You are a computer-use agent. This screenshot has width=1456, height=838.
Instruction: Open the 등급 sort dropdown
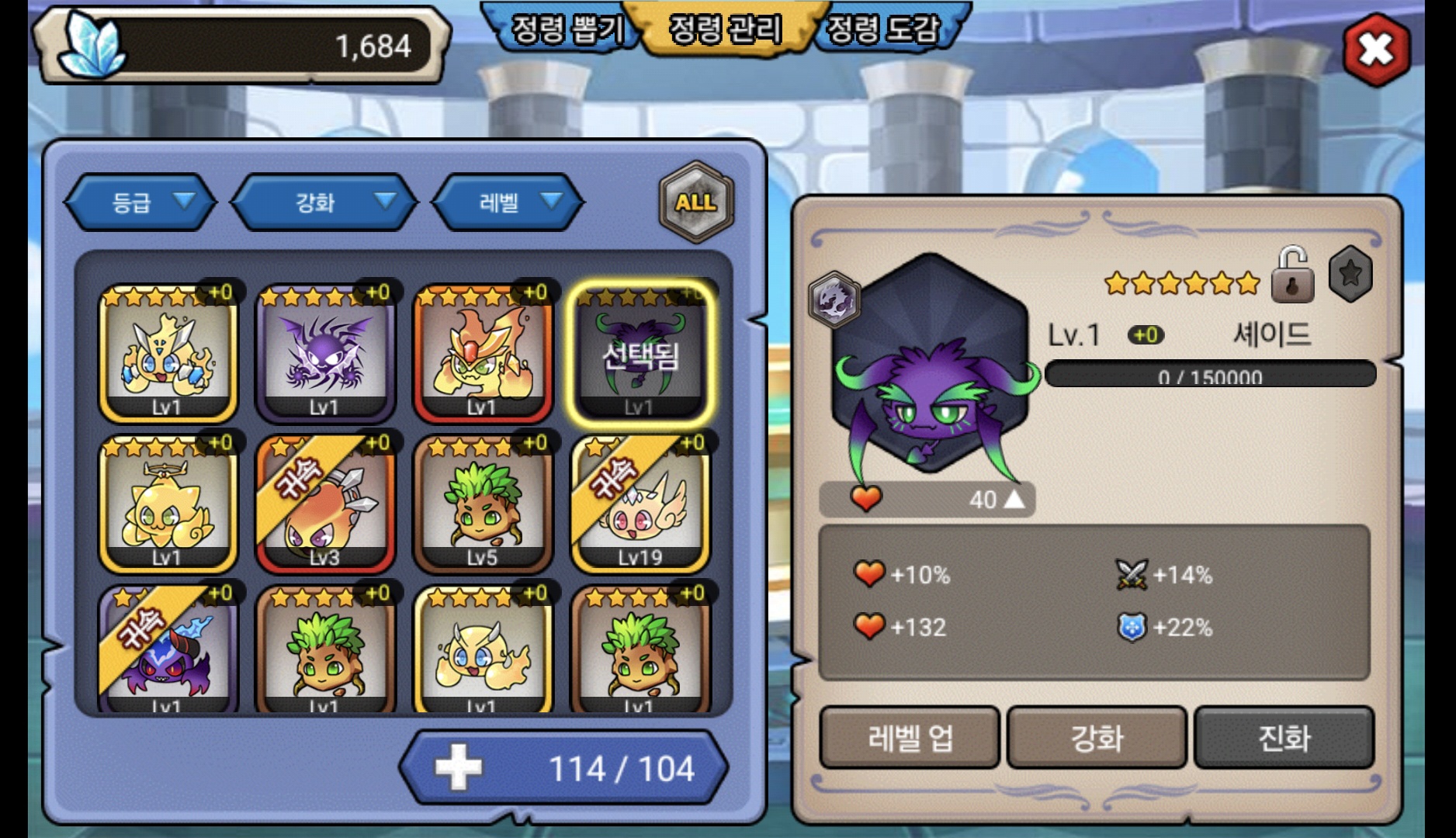coord(140,203)
